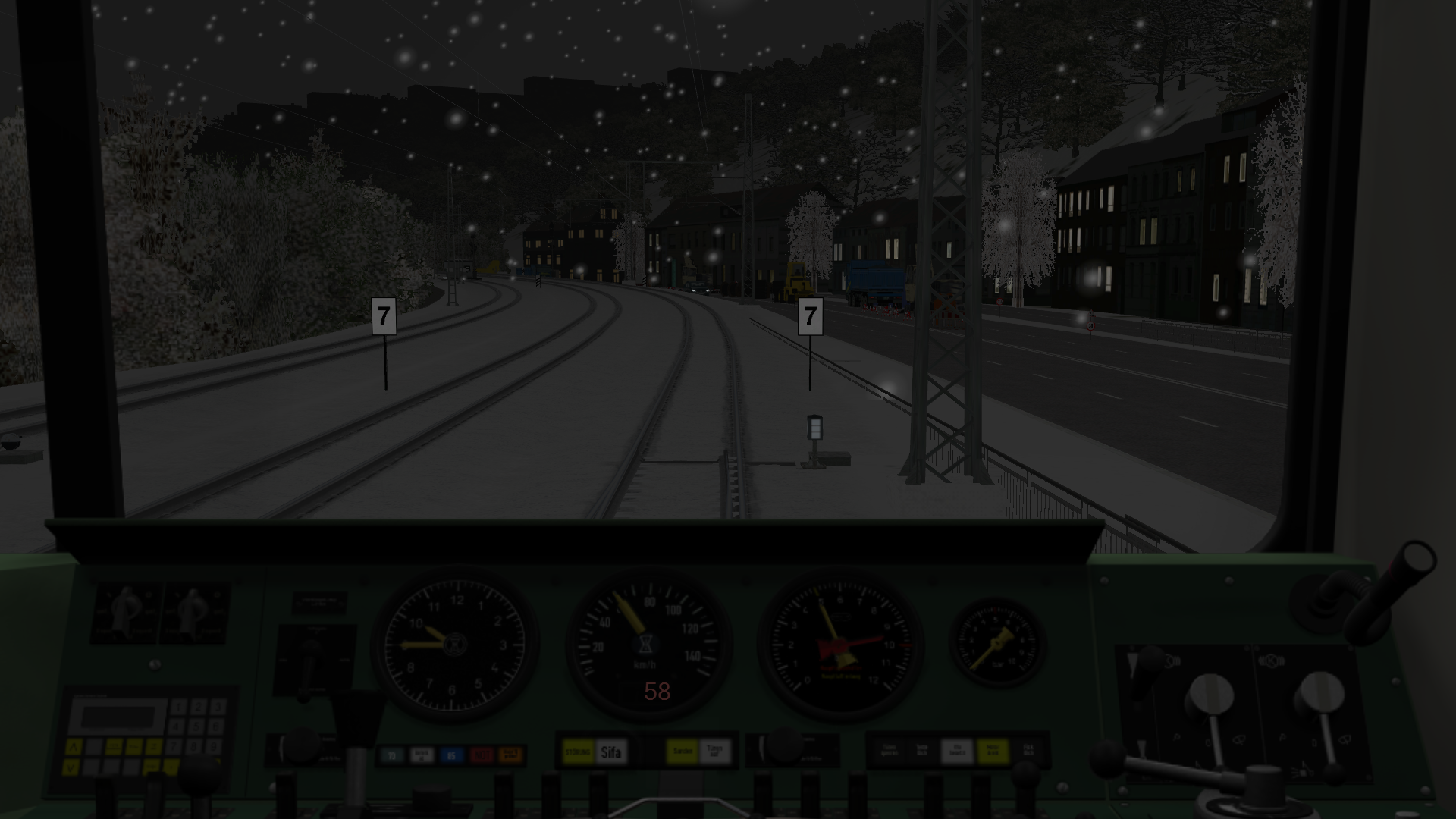This screenshot has height=819, width=1456.
Task: Select the yellow Störung indicator lamp
Action: point(579,752)
